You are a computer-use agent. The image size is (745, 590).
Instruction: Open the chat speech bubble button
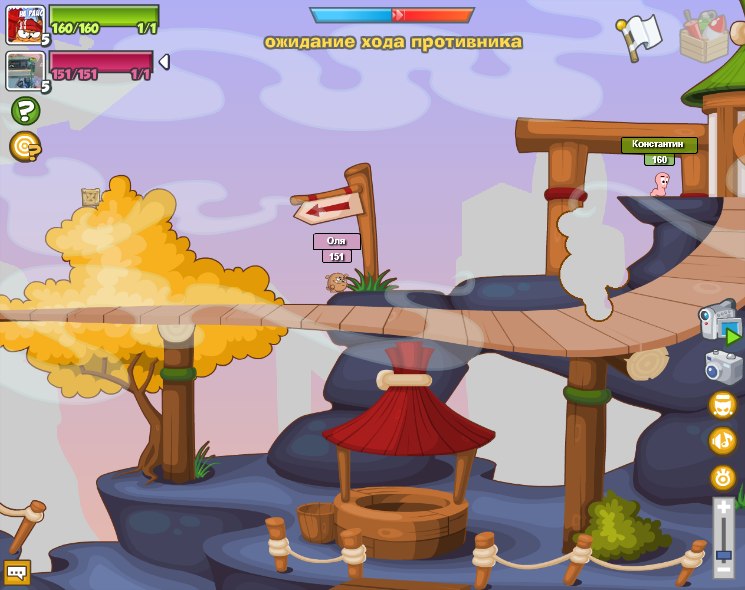pyautogui.click(x=17, y=572)
